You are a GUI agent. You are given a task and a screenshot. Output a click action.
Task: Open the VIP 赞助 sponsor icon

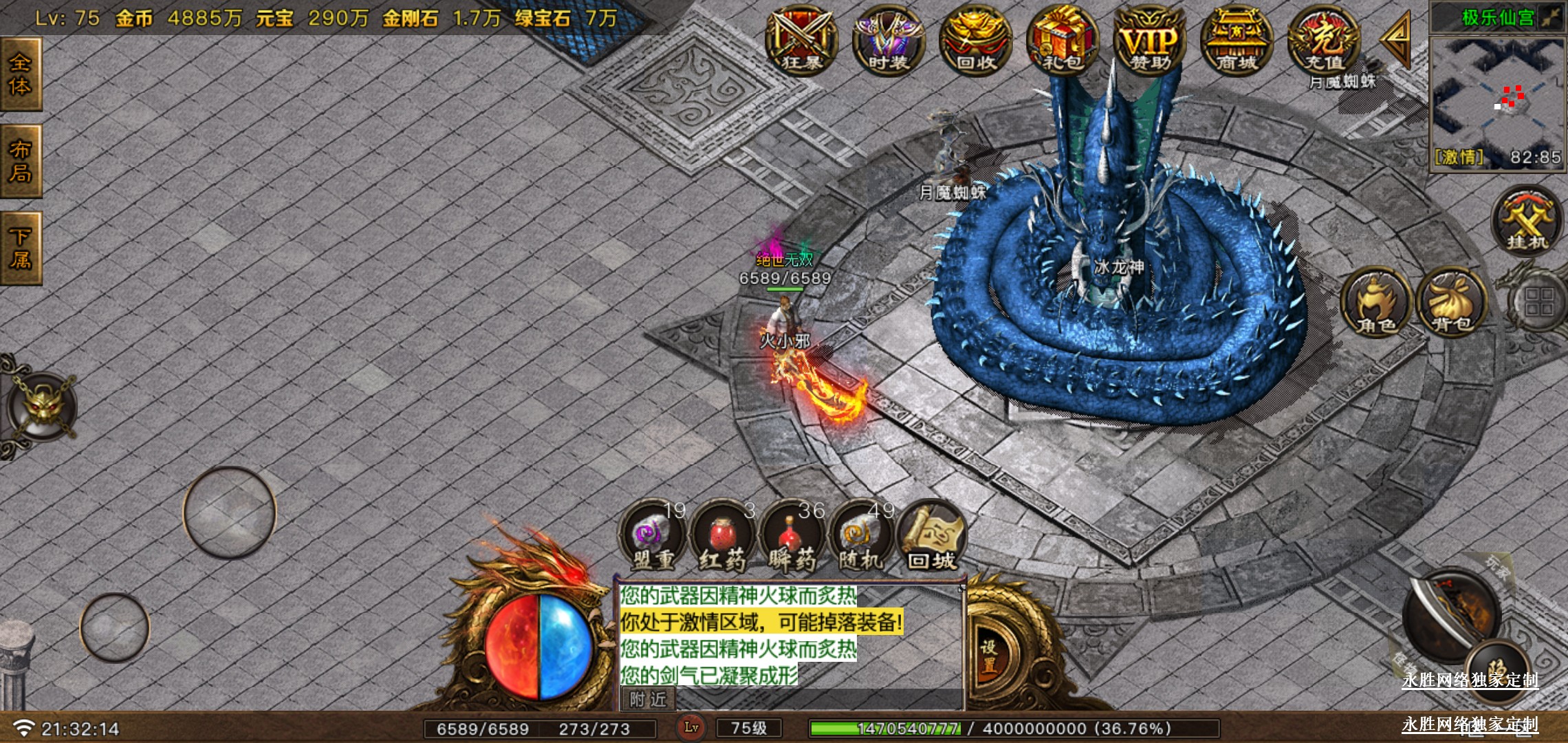[1150, 41]
